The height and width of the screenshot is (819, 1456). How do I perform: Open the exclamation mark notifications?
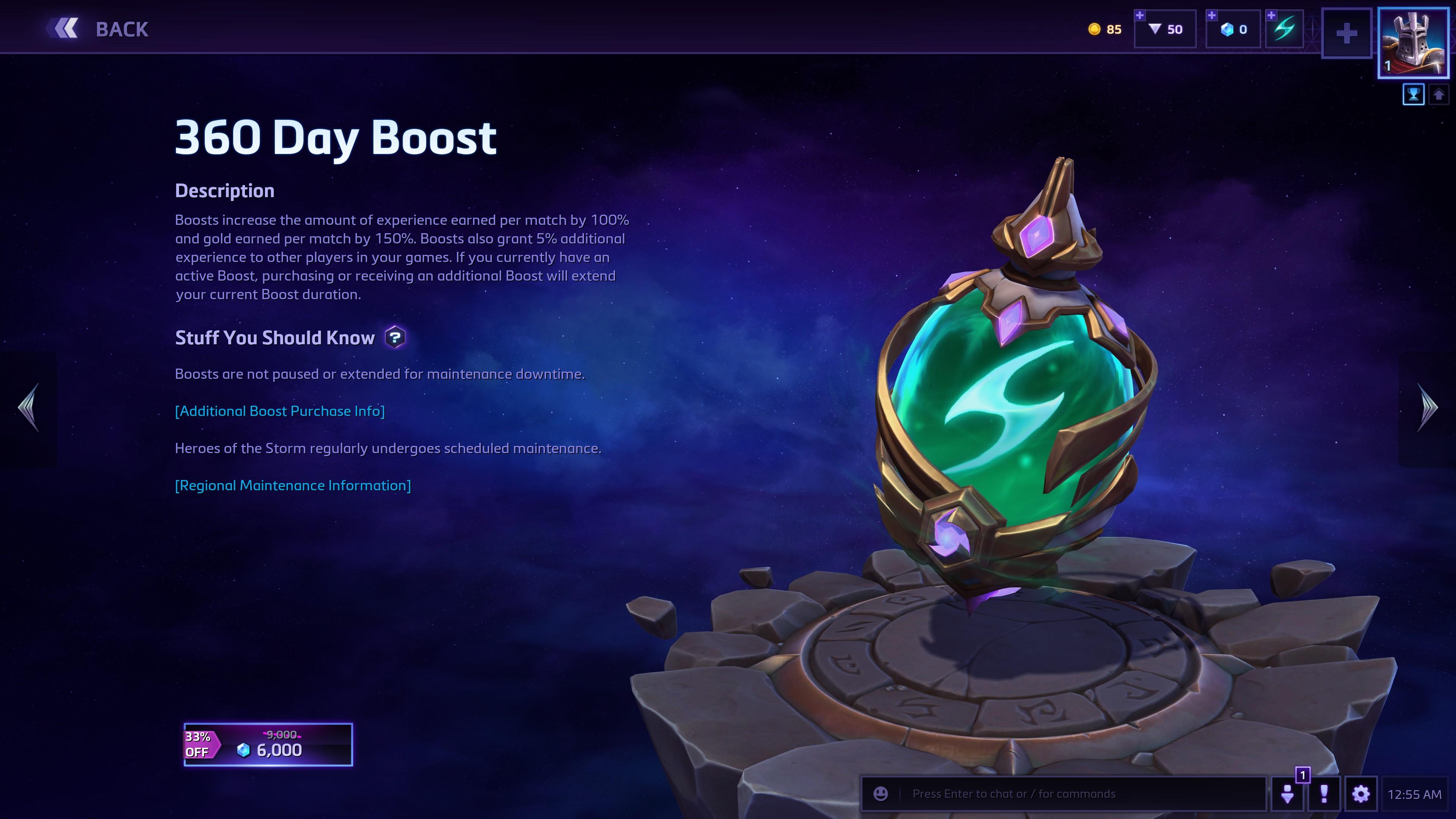(x=1324, y=794)
